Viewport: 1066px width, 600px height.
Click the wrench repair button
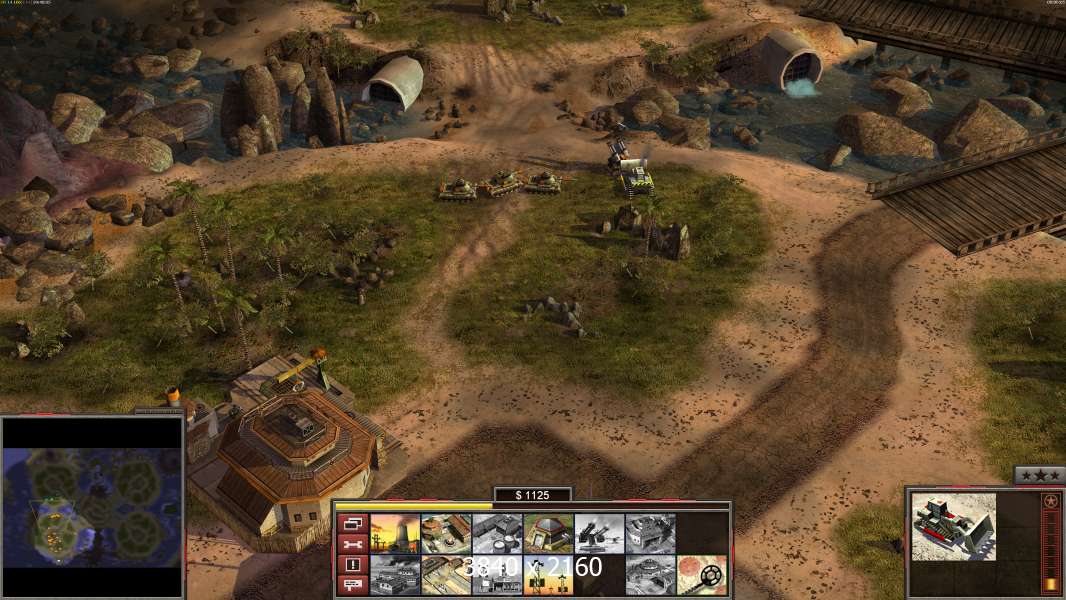(352, 544)
